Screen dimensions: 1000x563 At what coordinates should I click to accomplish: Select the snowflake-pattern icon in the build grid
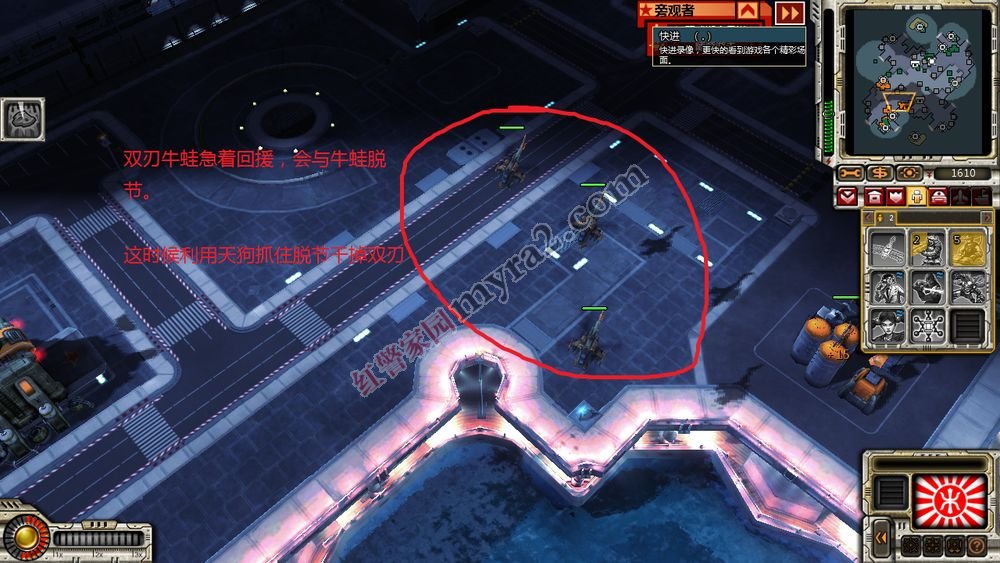coord(926,325)
